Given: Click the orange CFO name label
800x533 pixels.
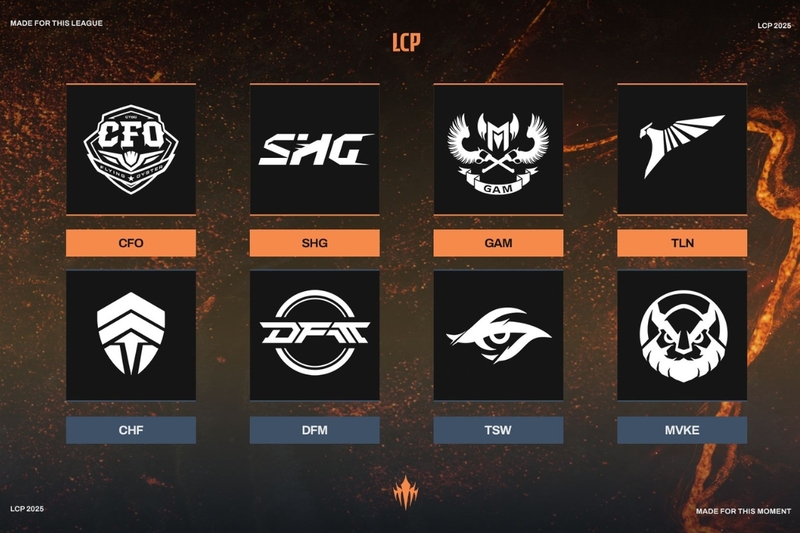Looking at the screenshot, I should pyautogui.click(x=131, y=243).
